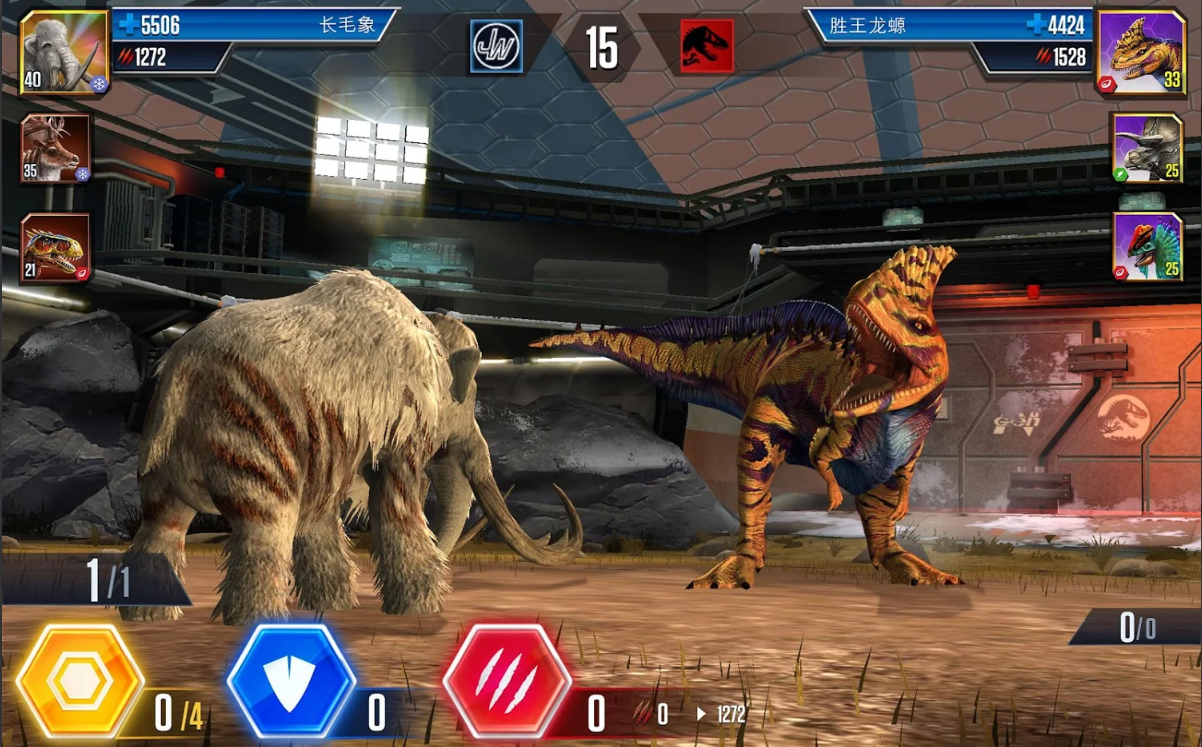Viewport: 1202px width, 747px height.
Task: Tap the yellow hexagon reserve button
Action: click(x=80, y=682)
